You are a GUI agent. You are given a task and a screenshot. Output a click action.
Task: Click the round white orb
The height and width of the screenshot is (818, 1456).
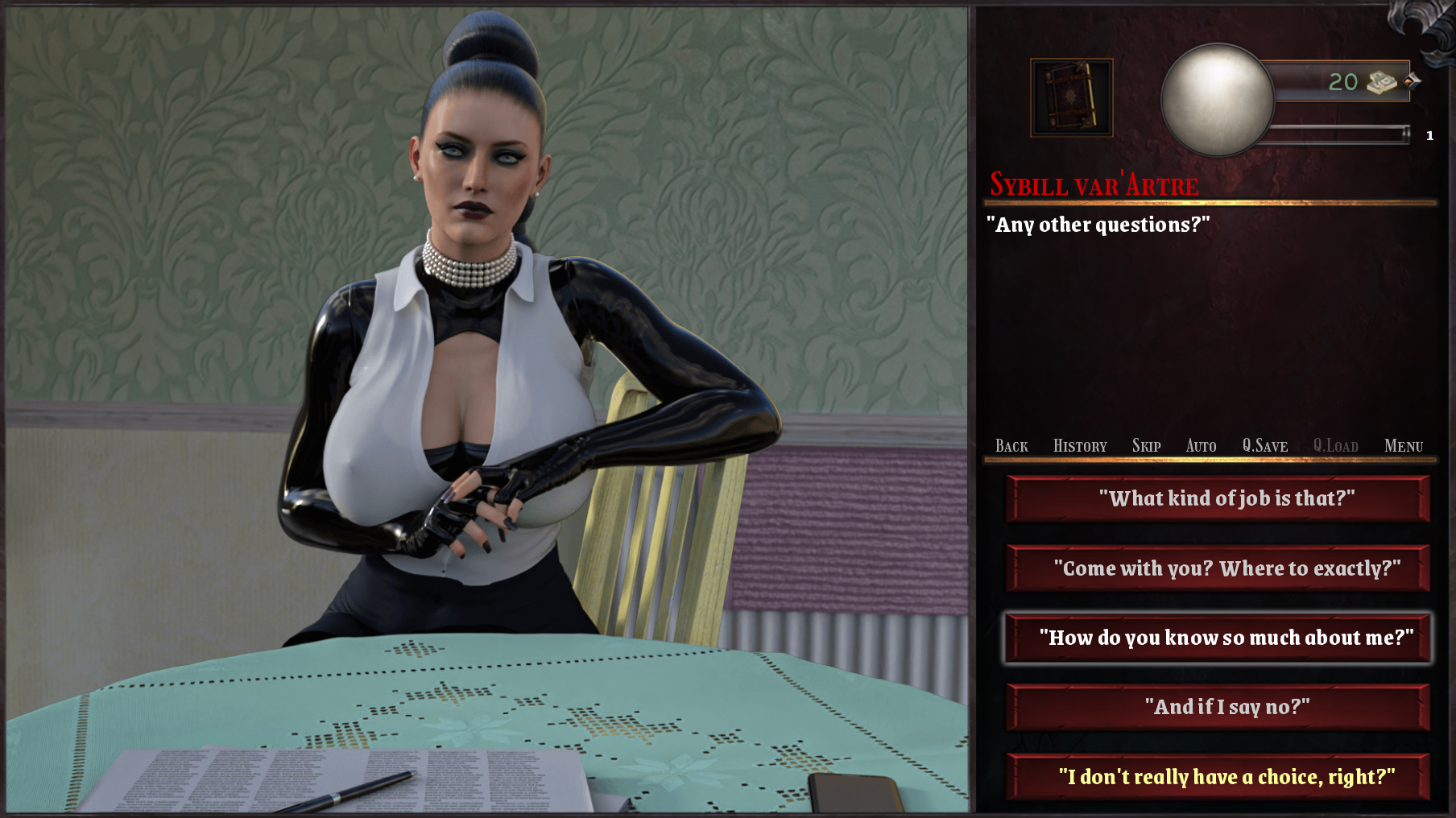[1217, 100]
